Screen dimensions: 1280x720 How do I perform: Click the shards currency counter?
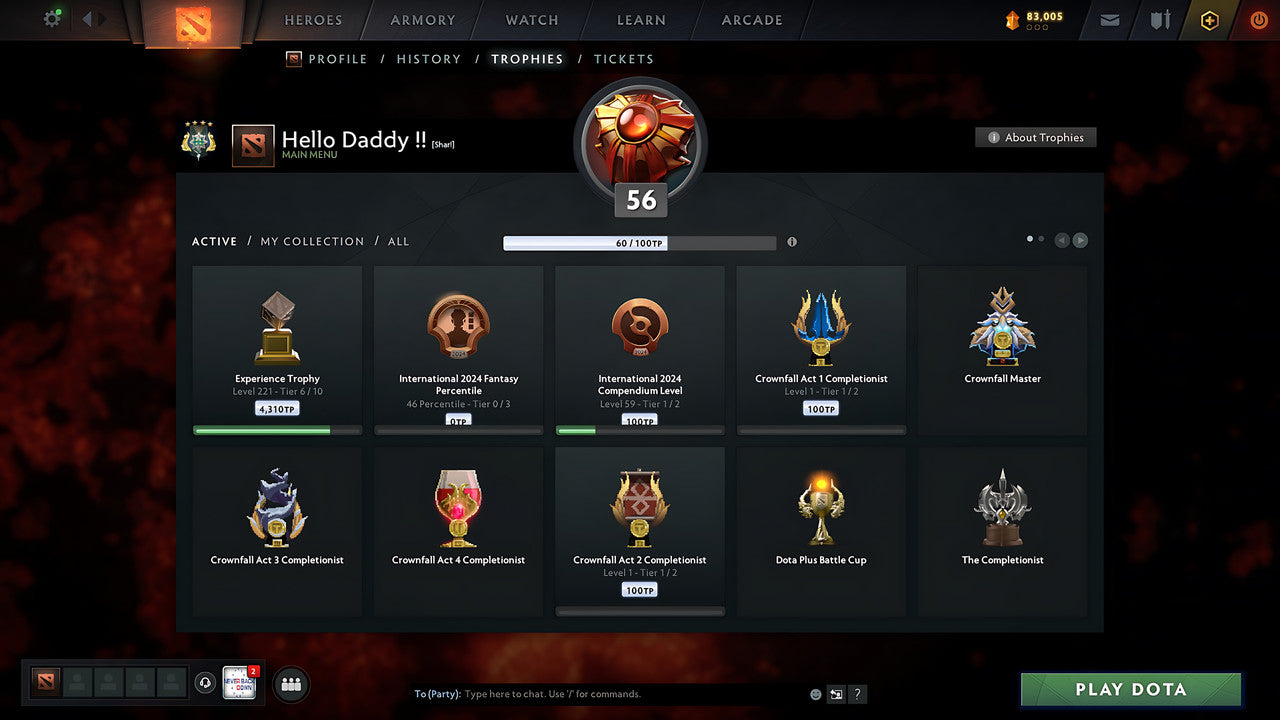tap(1034, 17)
